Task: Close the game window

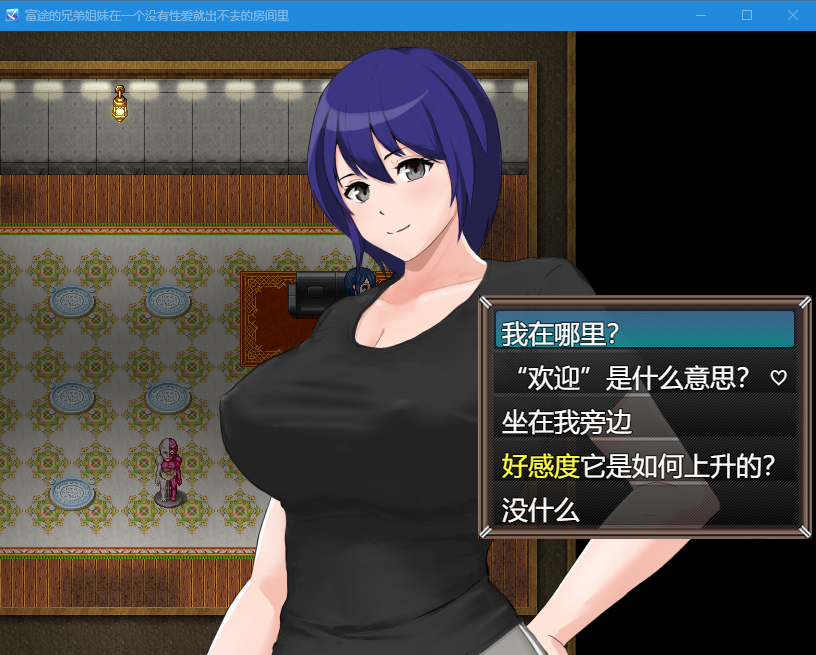Action: [792, 15]
